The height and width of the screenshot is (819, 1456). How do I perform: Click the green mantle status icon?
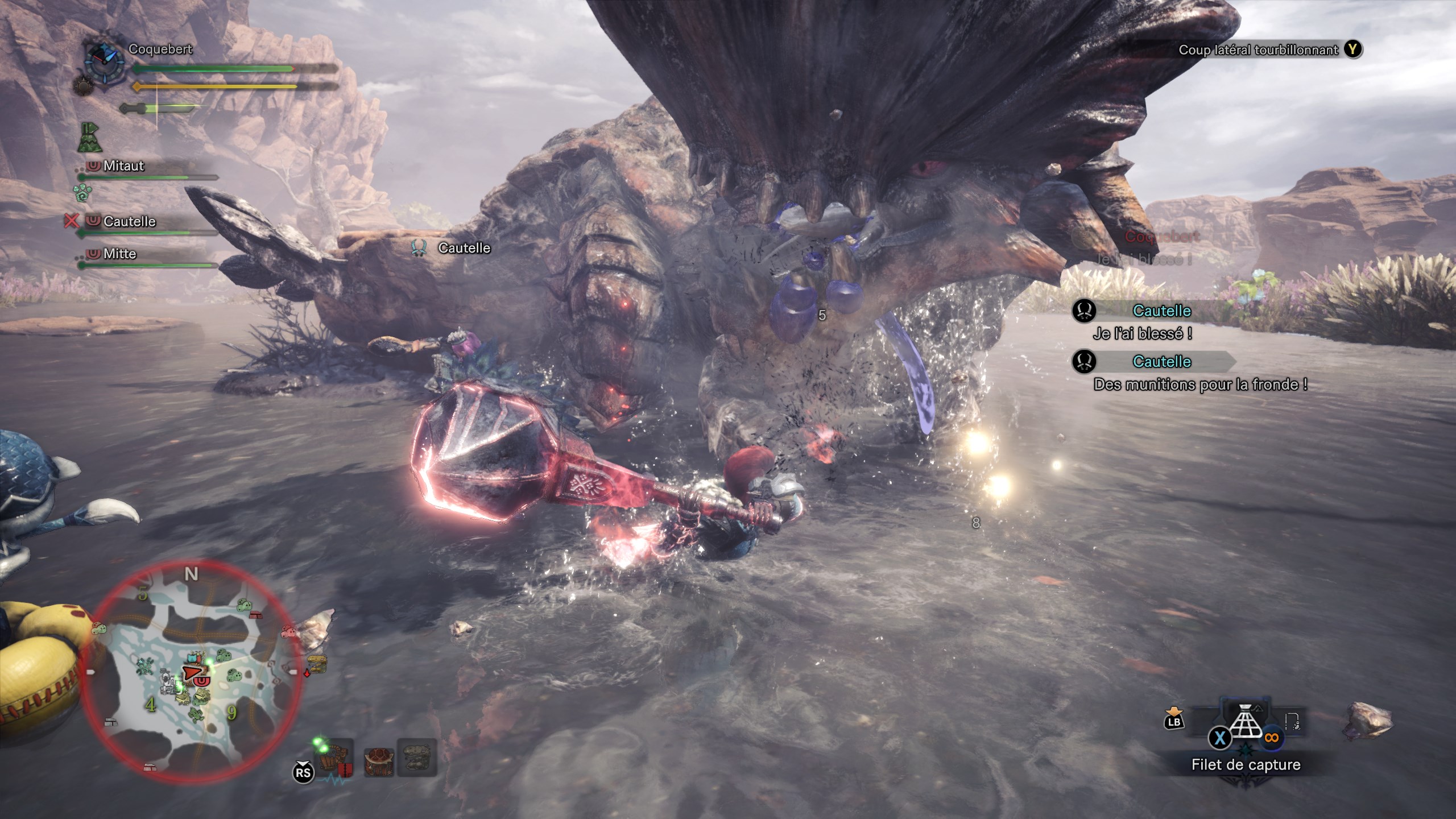[89, 138]
